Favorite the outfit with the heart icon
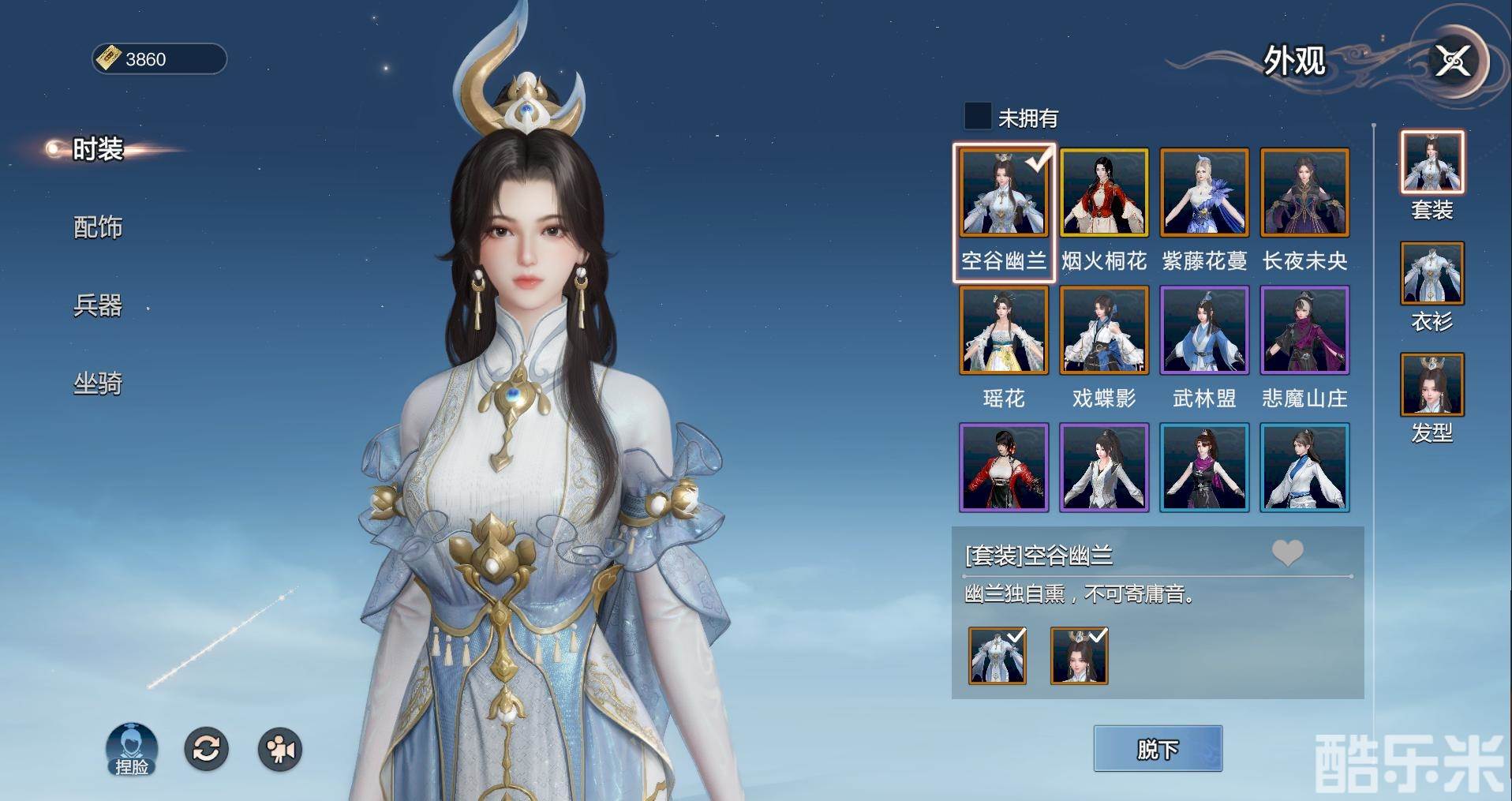This screenshot has width=1512, height=801. coord(1287,553)
